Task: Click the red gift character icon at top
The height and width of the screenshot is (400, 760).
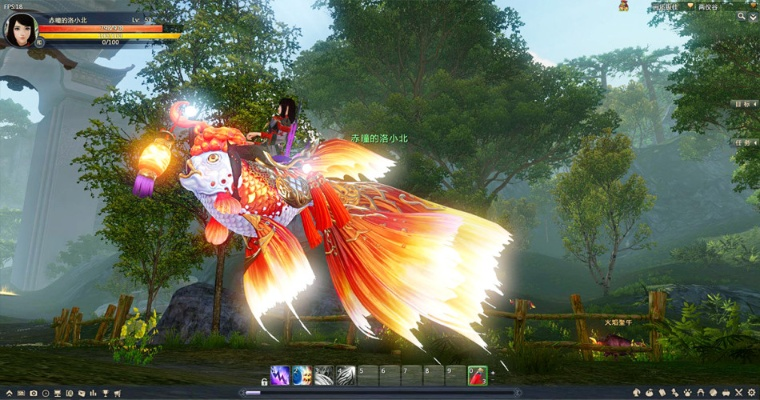Action: tap(623, 6)
